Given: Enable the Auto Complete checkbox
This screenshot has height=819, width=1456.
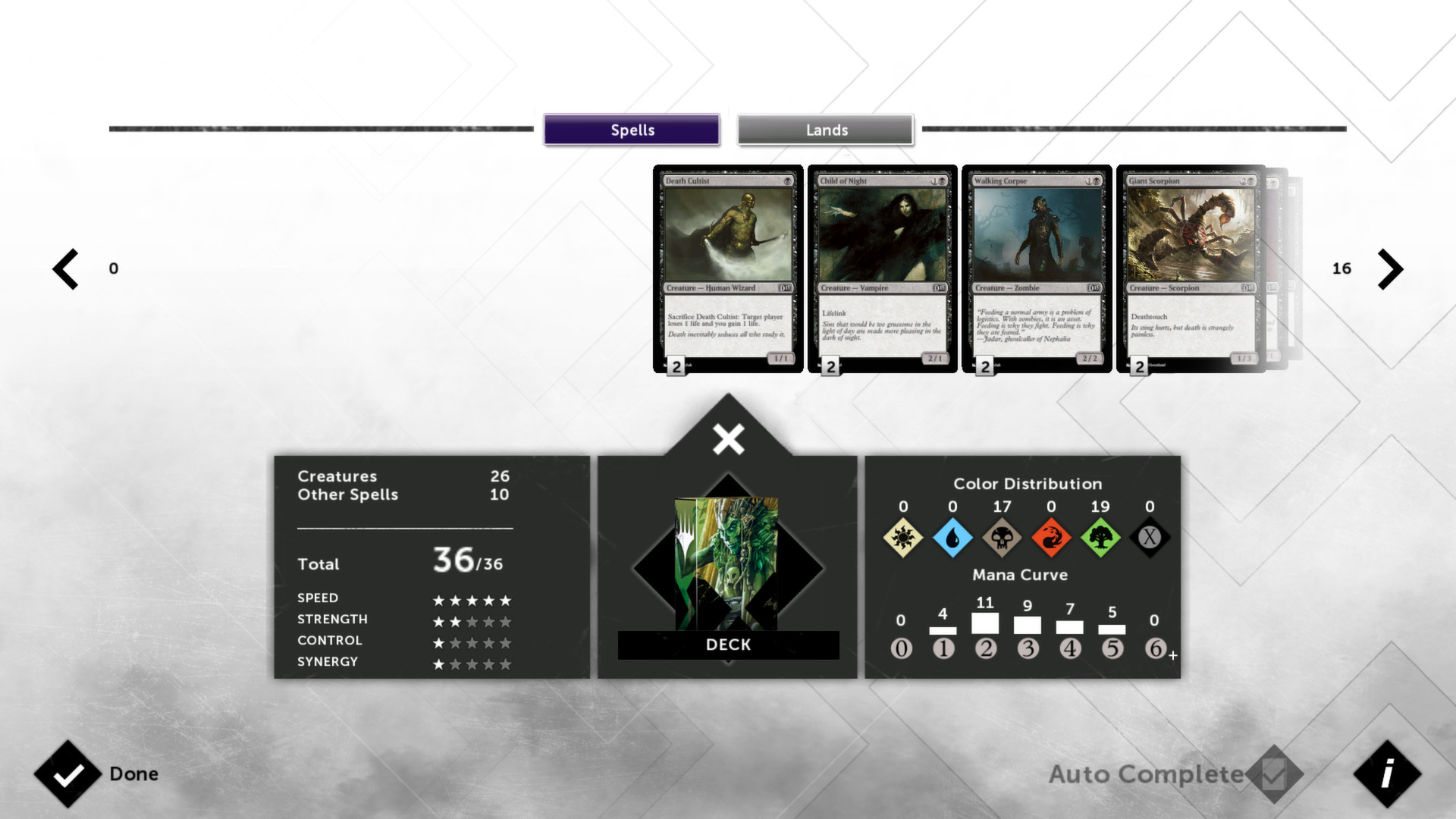Looking at the screenshot, I should coord(1273,774).
